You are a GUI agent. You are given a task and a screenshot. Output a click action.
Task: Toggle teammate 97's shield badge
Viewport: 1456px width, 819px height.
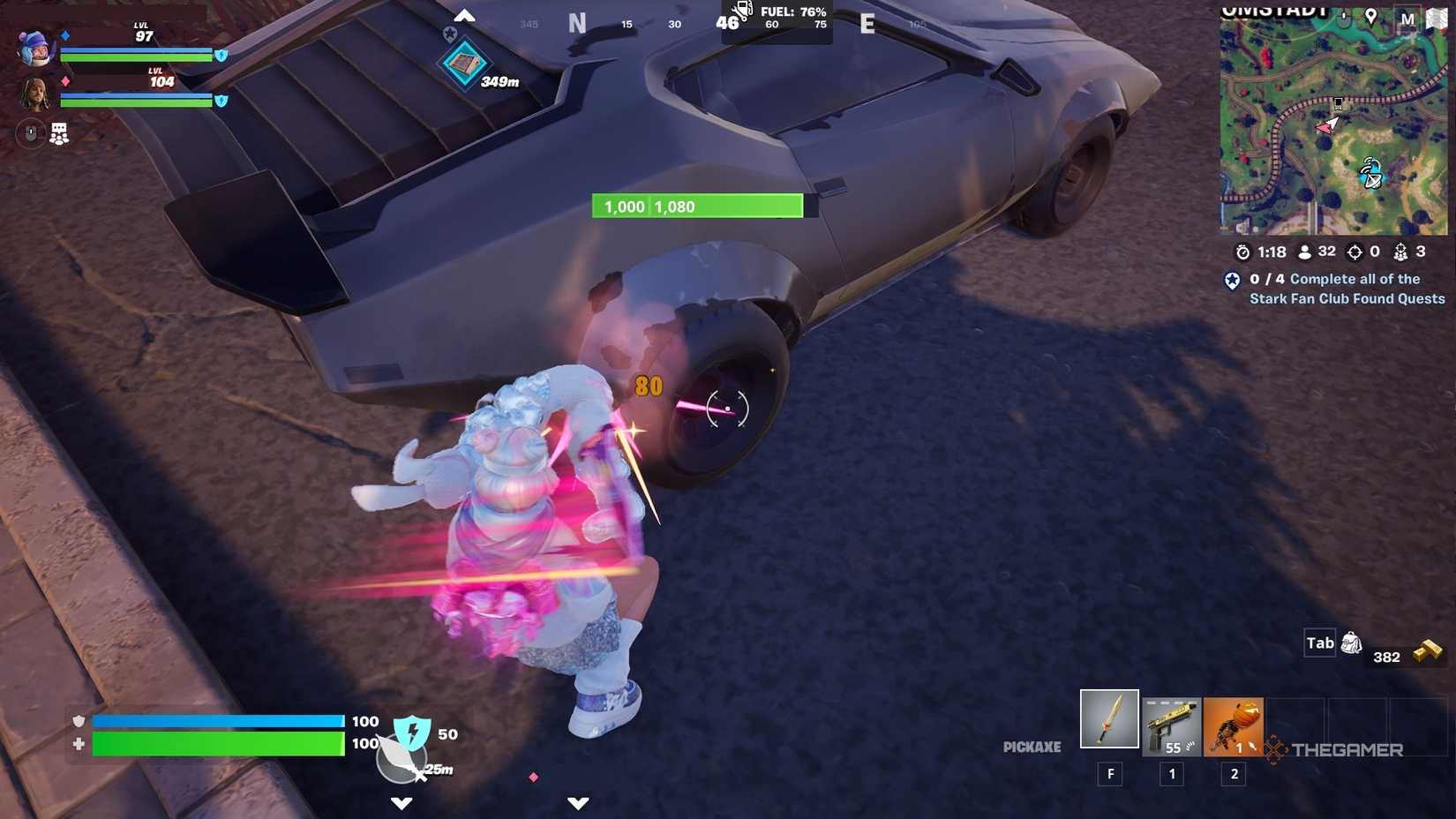tap(221, 55)
